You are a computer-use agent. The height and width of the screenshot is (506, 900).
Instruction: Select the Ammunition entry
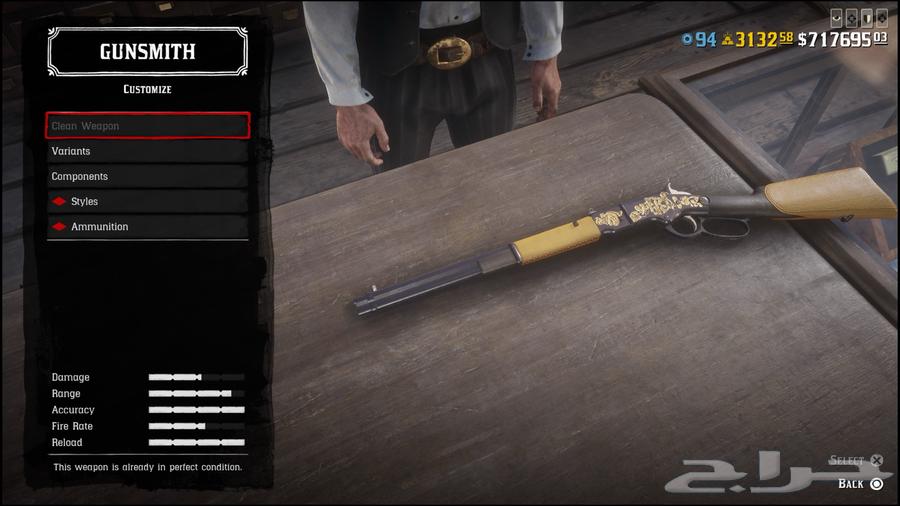click(147, 226)
